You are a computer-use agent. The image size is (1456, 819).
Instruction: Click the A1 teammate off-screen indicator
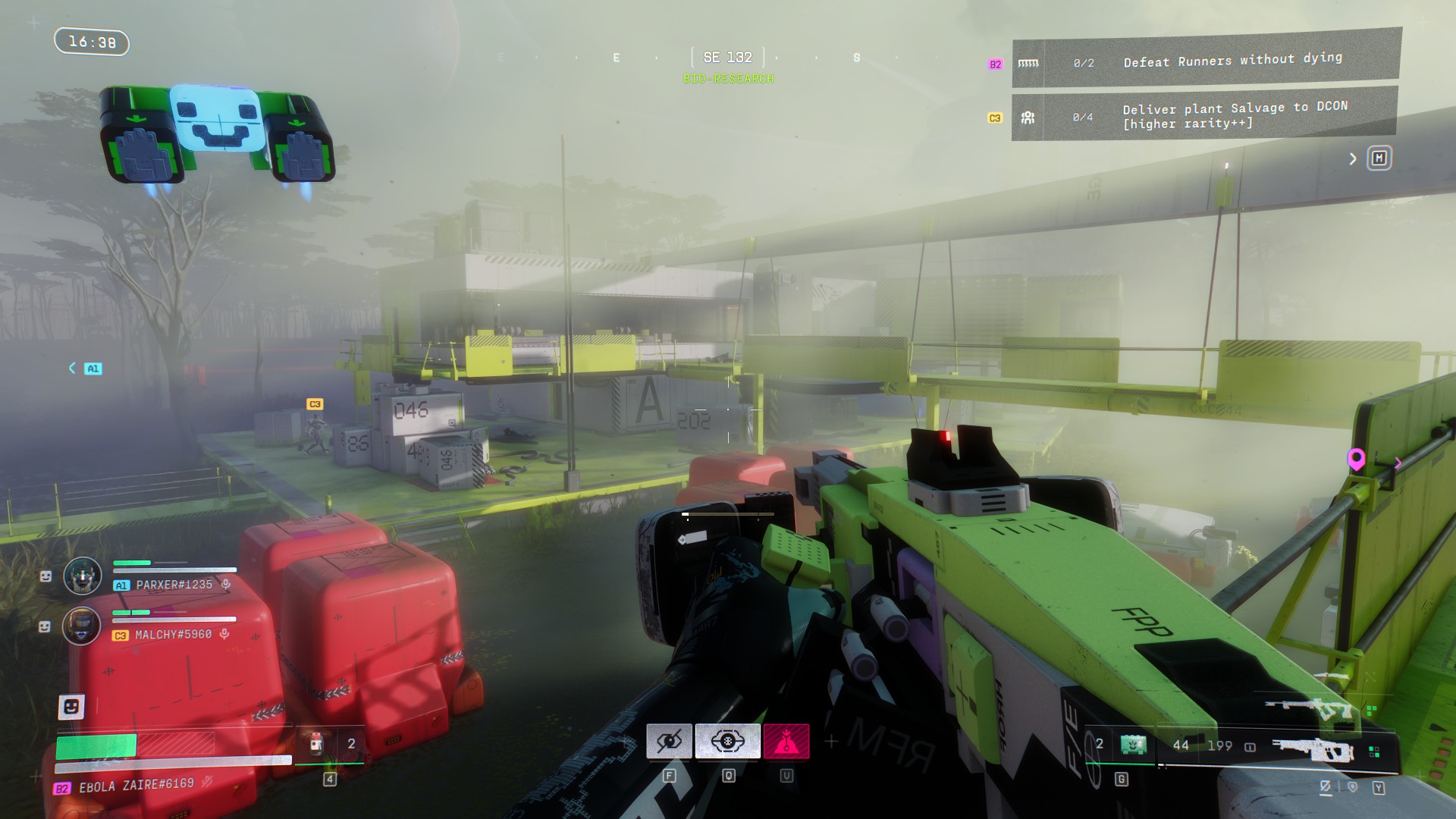[x=93, y=369]
